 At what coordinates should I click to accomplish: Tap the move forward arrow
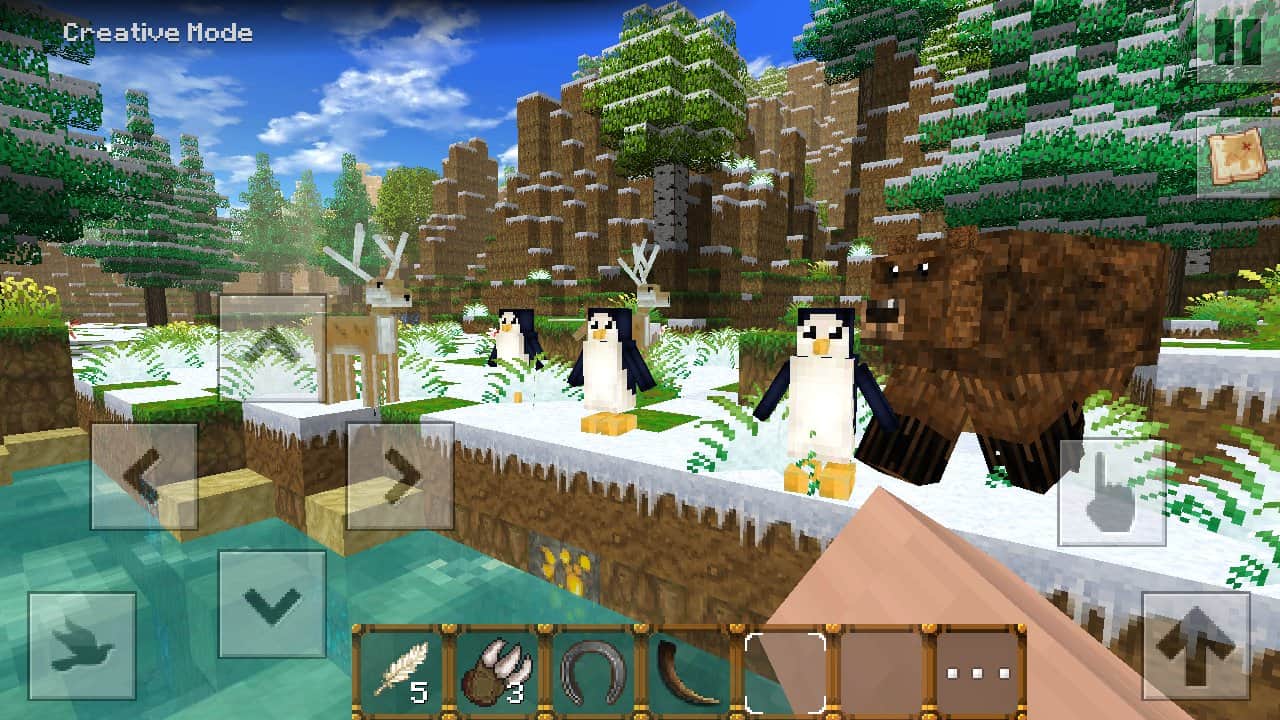272,347
